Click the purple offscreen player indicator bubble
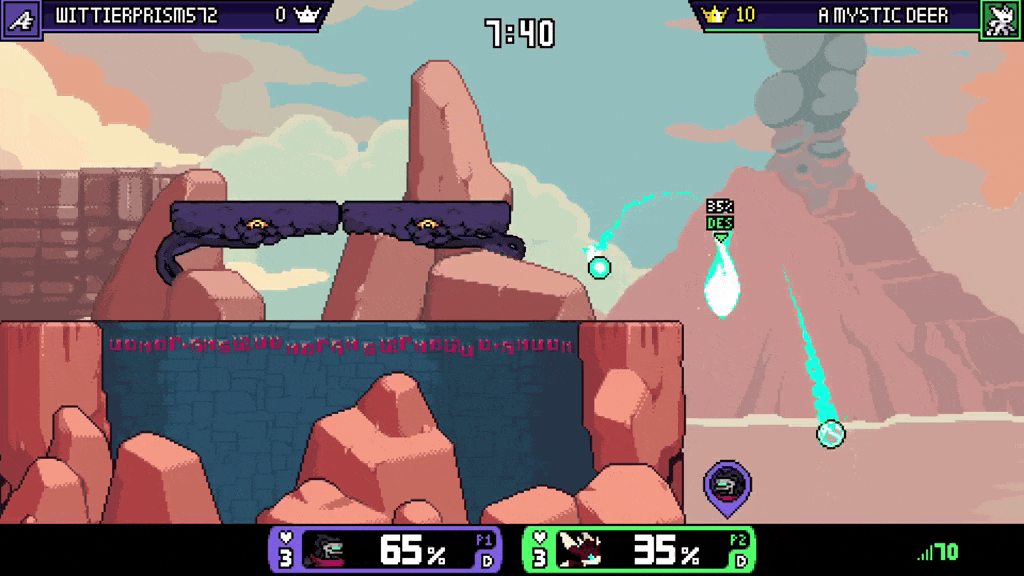 [727, 486]
